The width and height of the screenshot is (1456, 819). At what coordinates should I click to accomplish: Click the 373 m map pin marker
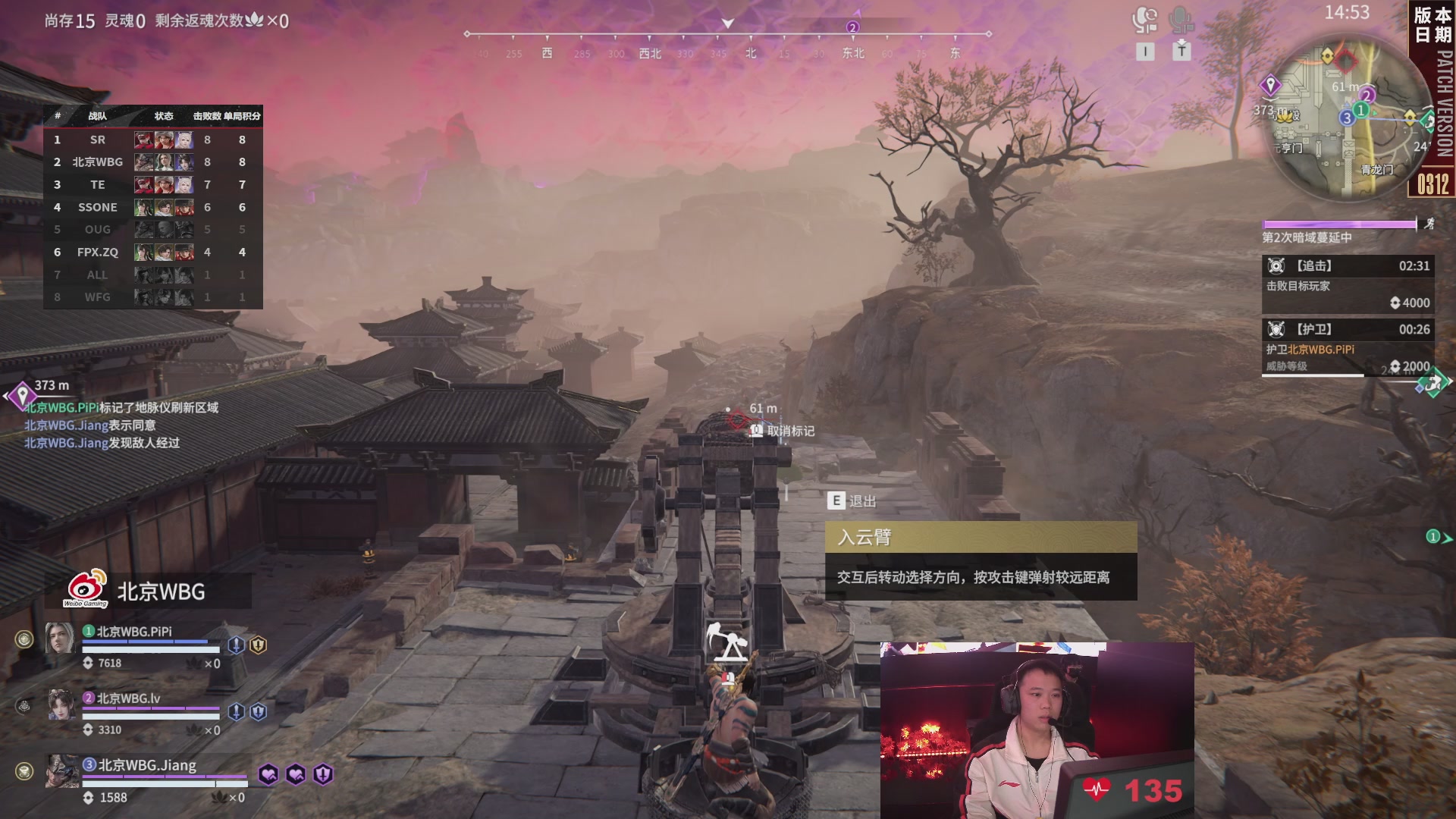[x=23, y=395]
